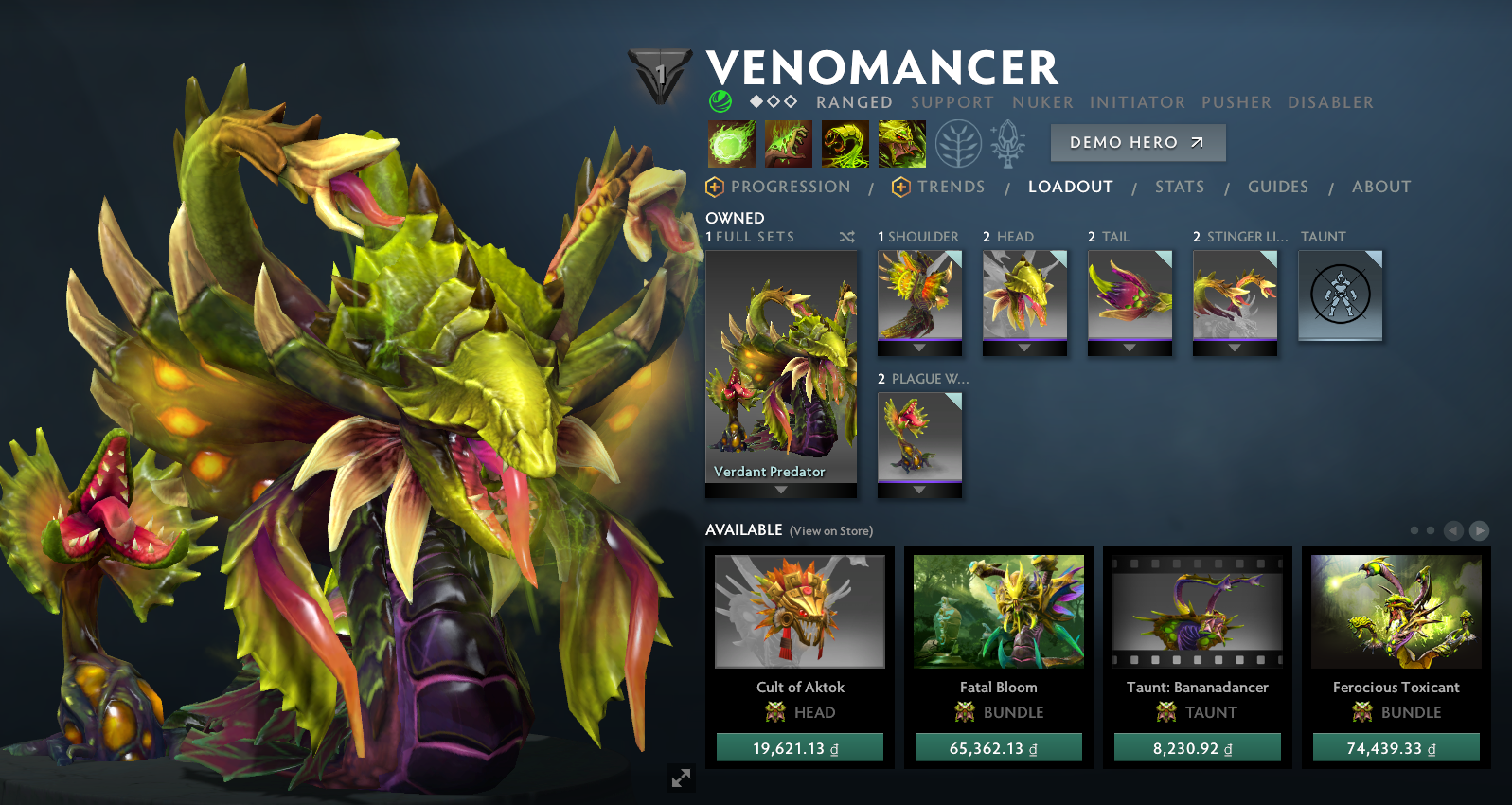Image resolution: width=1512 pixels, height=805 pixels.
Task: Expand the TAIL item chevron
Action: click(1130, 349)
